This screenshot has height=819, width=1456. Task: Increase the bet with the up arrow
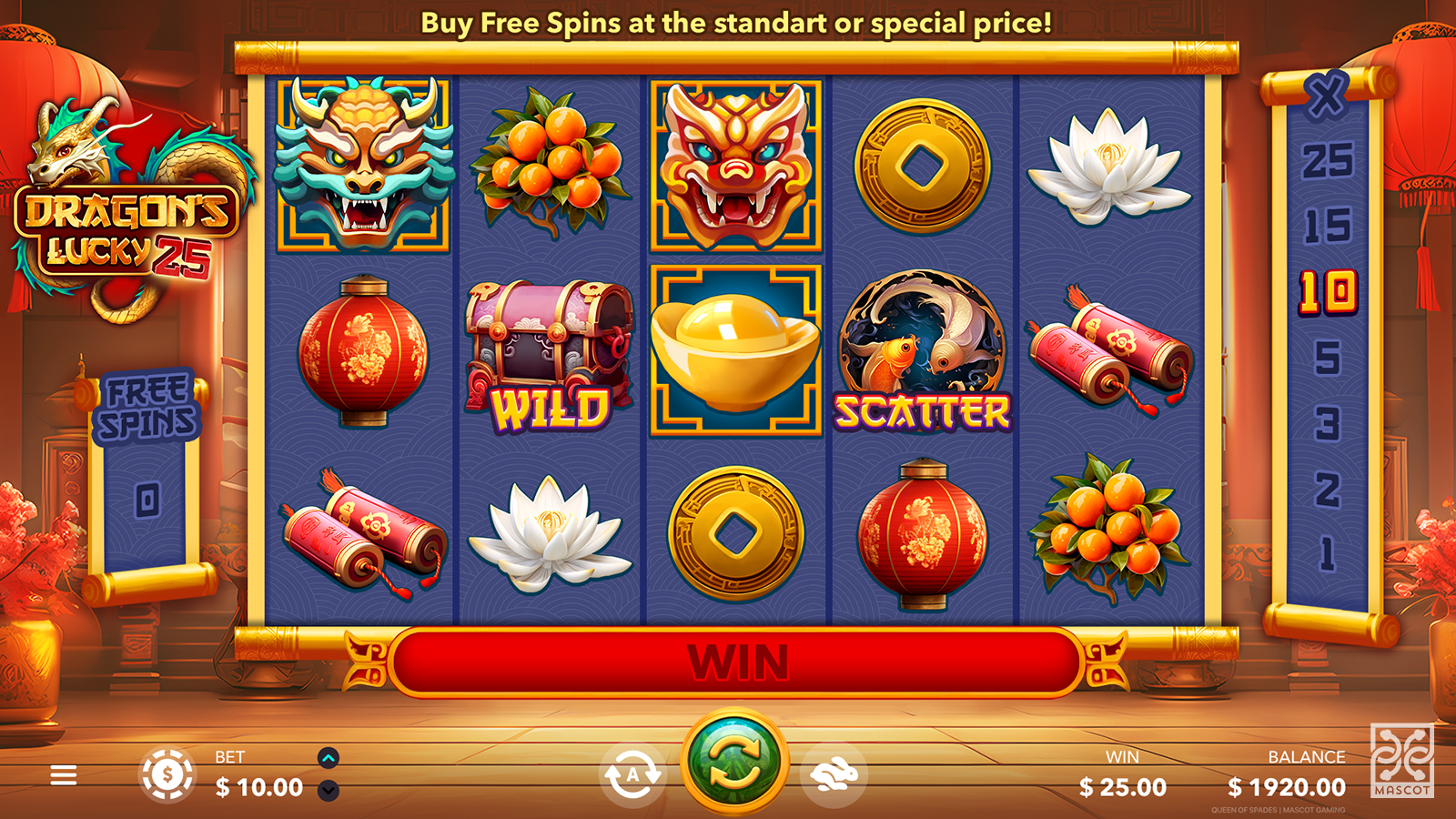[329, 757]
